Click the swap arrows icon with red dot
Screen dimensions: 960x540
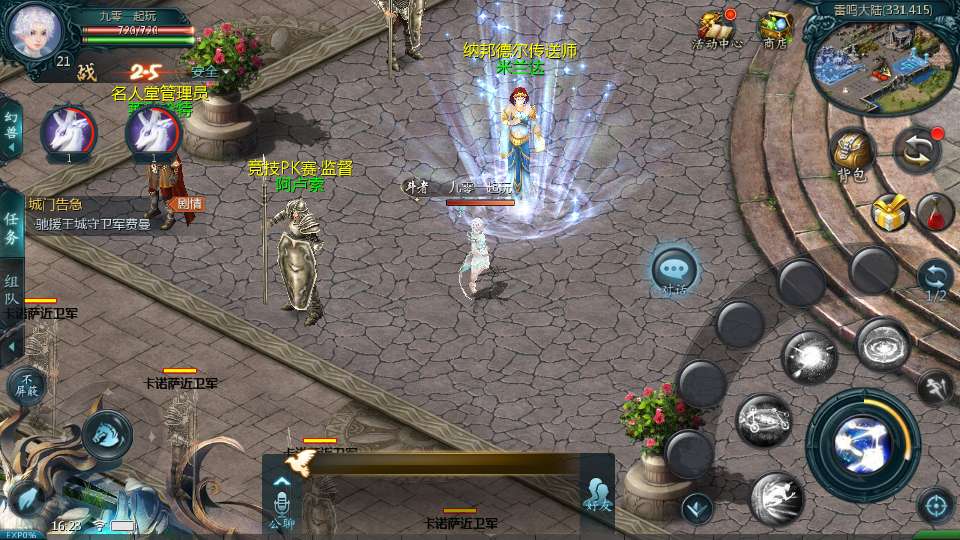(x=916, y=148)
